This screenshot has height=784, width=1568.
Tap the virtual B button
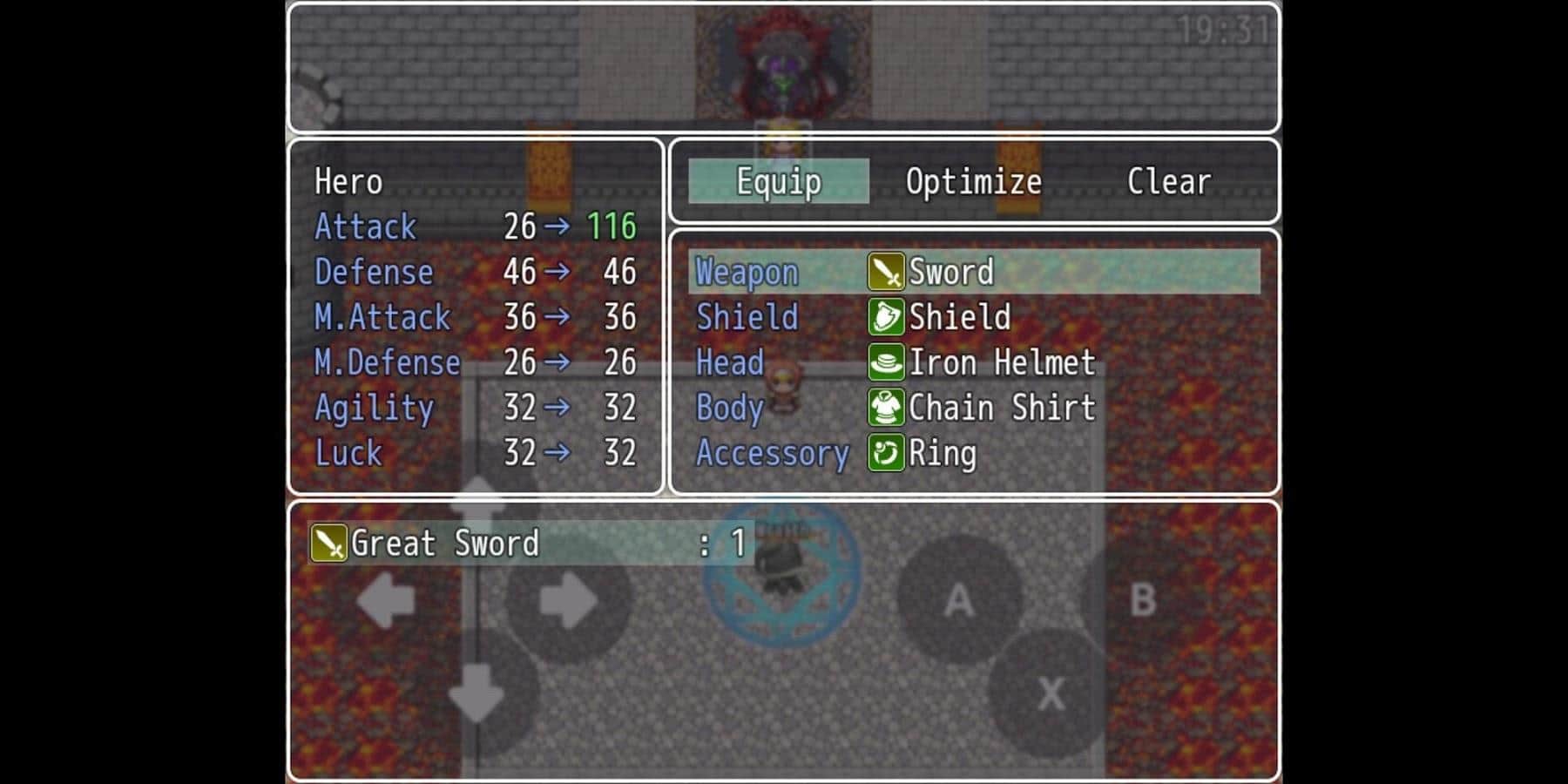[x=1142, y=599]
